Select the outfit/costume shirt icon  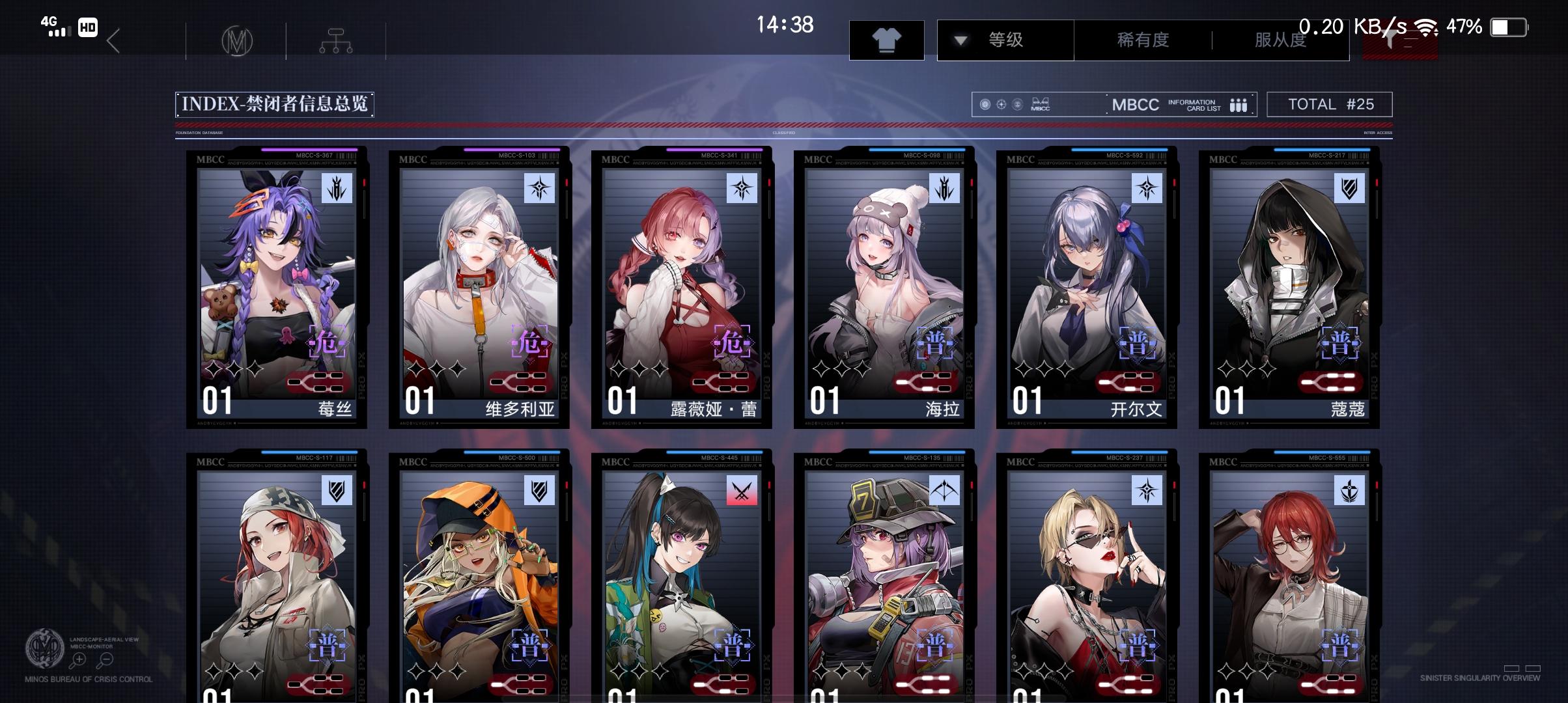coord(887,40)
